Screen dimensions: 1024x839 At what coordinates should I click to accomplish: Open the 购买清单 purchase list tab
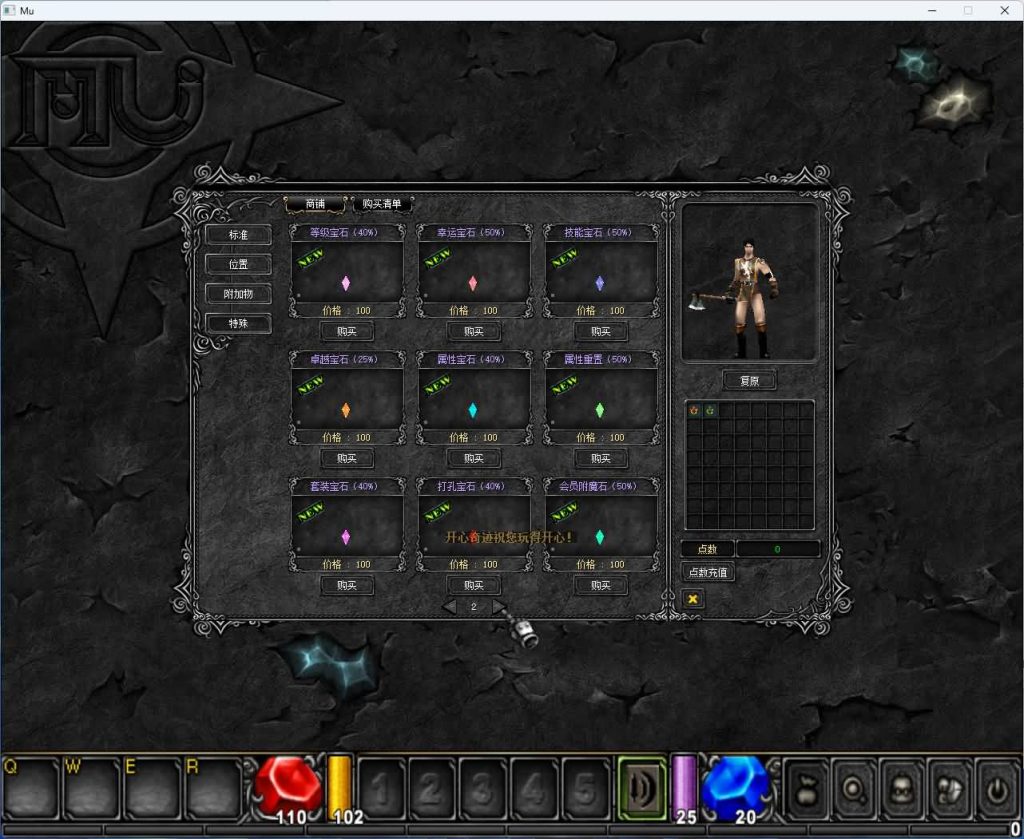pos(382,204)
